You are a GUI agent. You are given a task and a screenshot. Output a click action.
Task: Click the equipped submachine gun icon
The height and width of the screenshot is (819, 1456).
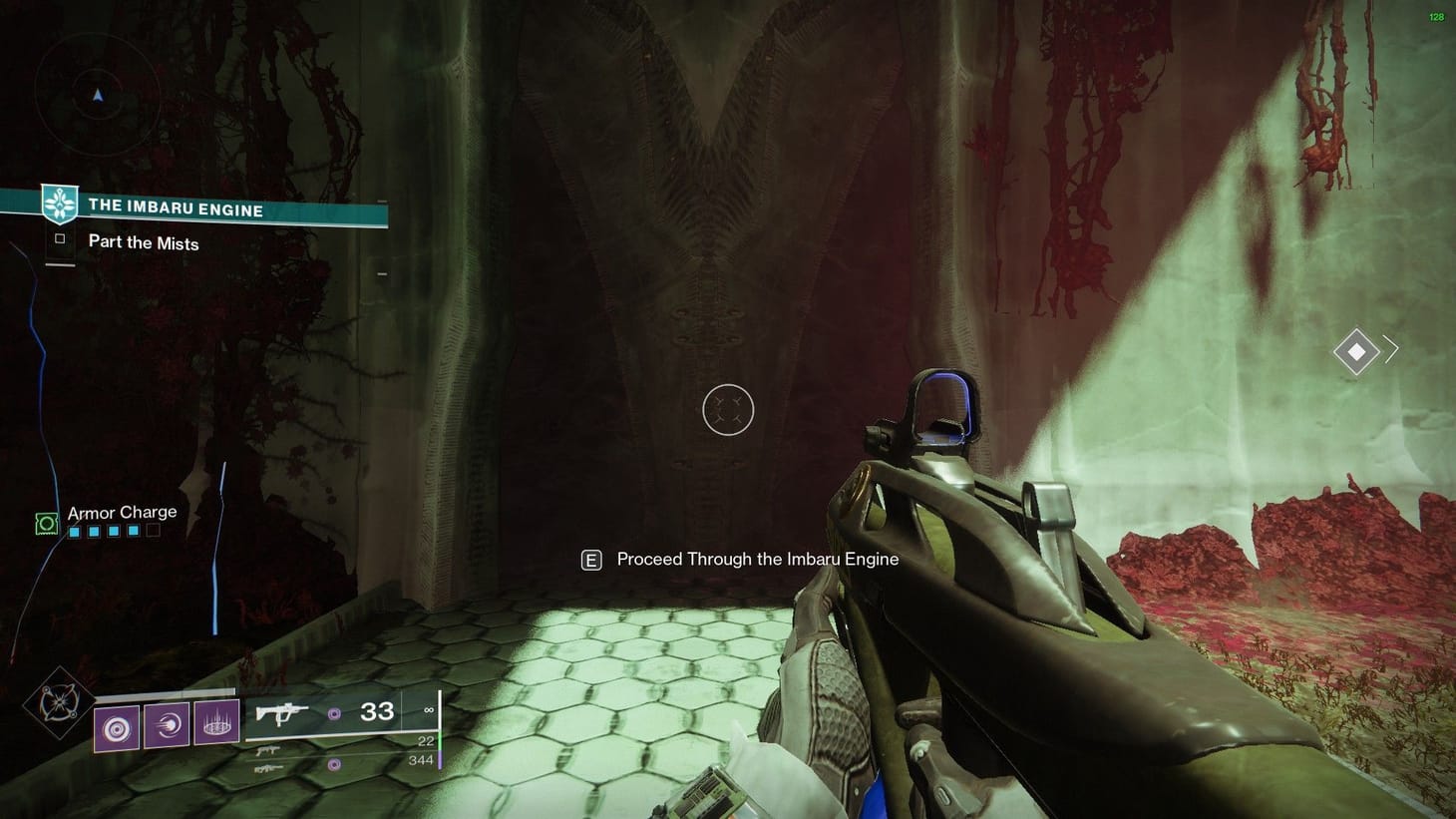point(282,711)
